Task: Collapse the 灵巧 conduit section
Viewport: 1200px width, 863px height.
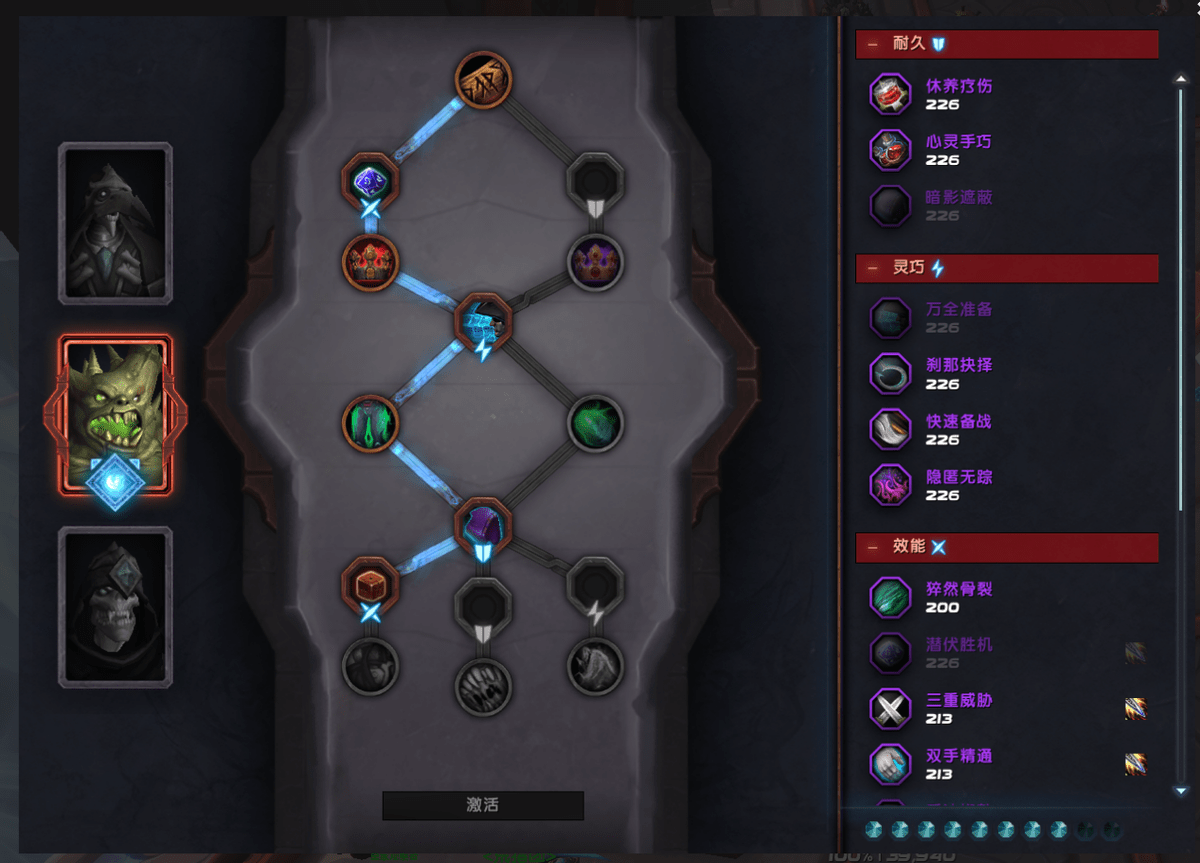Action: click(x=874, y=268)
